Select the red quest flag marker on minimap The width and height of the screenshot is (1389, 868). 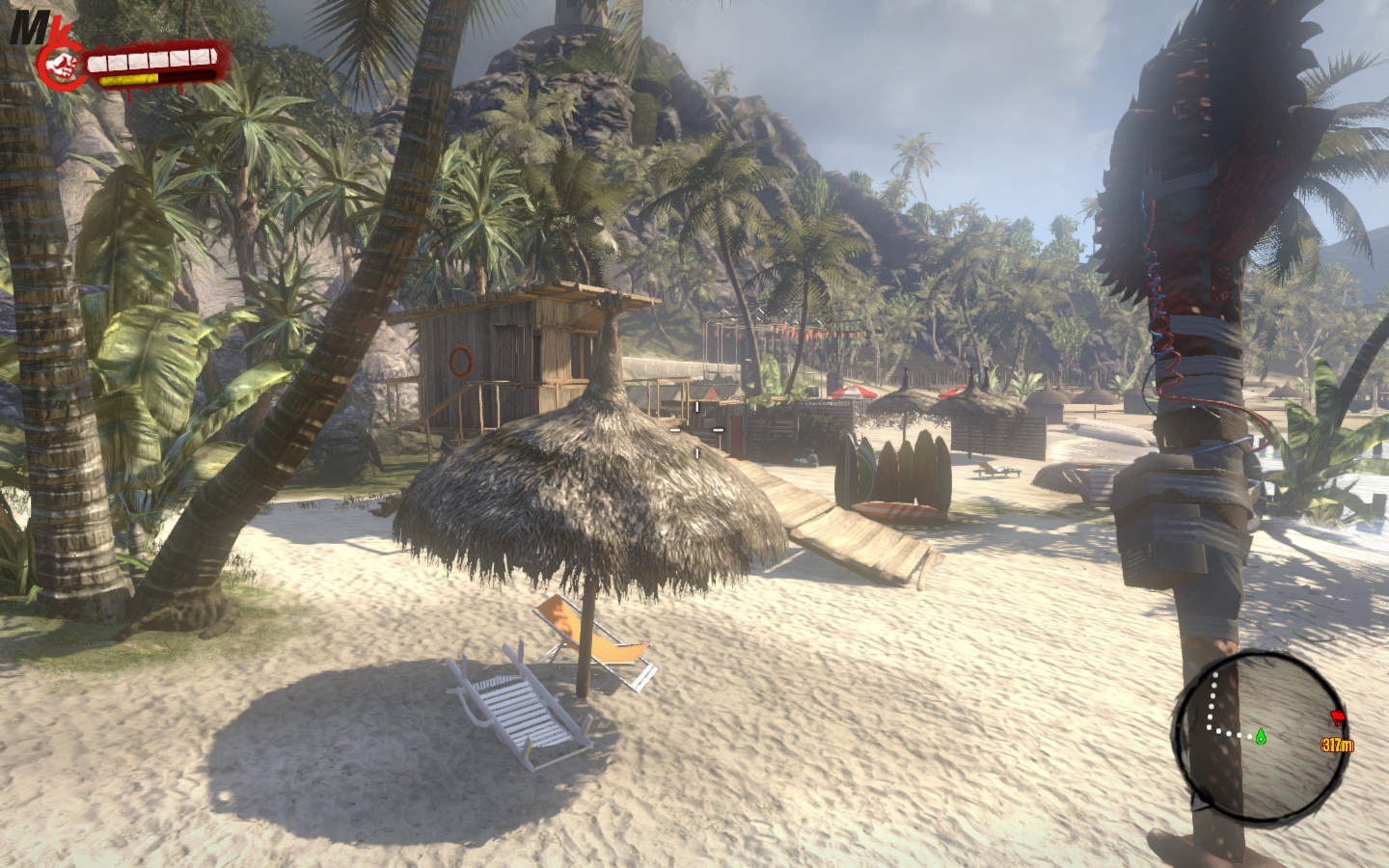click(1337, 717)
